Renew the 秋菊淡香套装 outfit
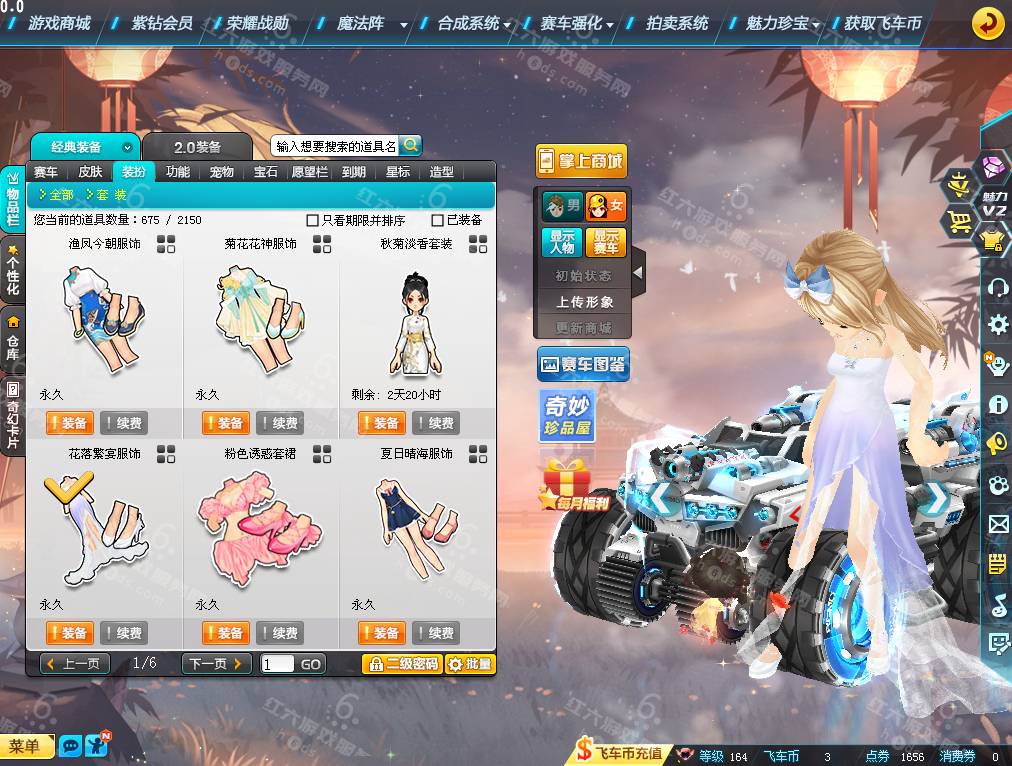The width and height of the screenshot is (1012, 766). tap(435, 423)
